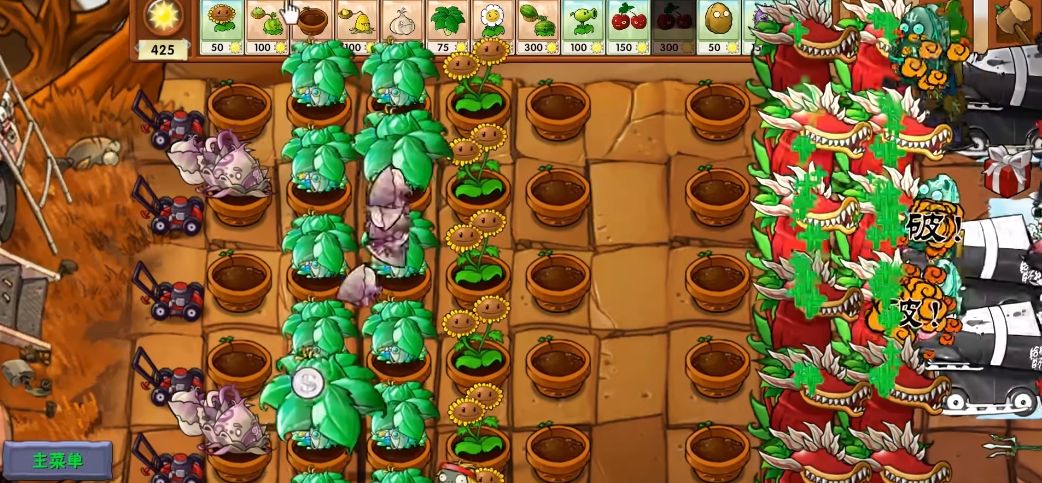
Task: Select the Wall-nut seed packet
Action: tap(717, 26)
